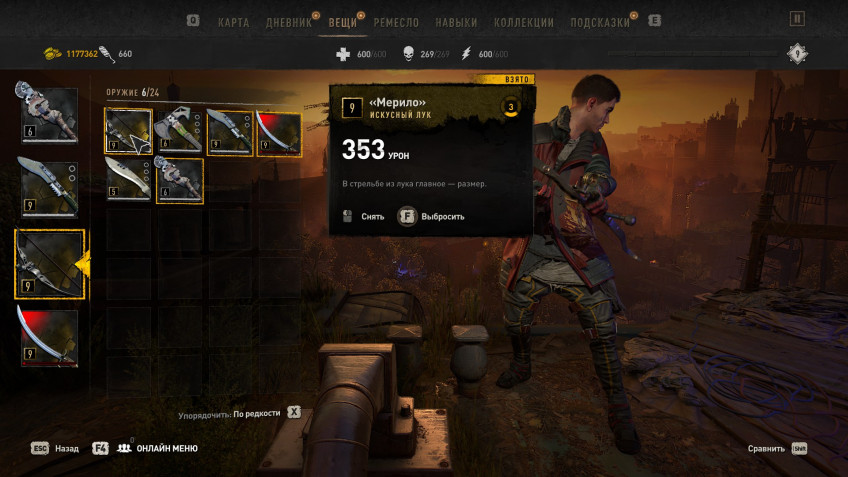This screenshot has height=477, width=848.
Task: Open the Карта (map) tab
Action: click(233, 22)
